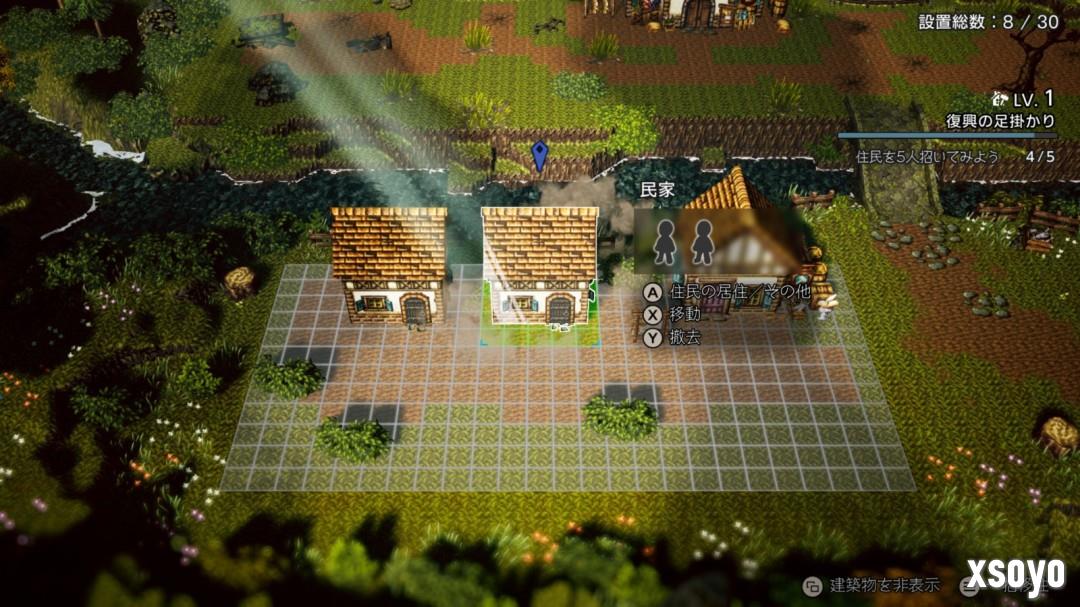
Task: Select the highlighted house on the build grid
Action: [x=540, y=268]
